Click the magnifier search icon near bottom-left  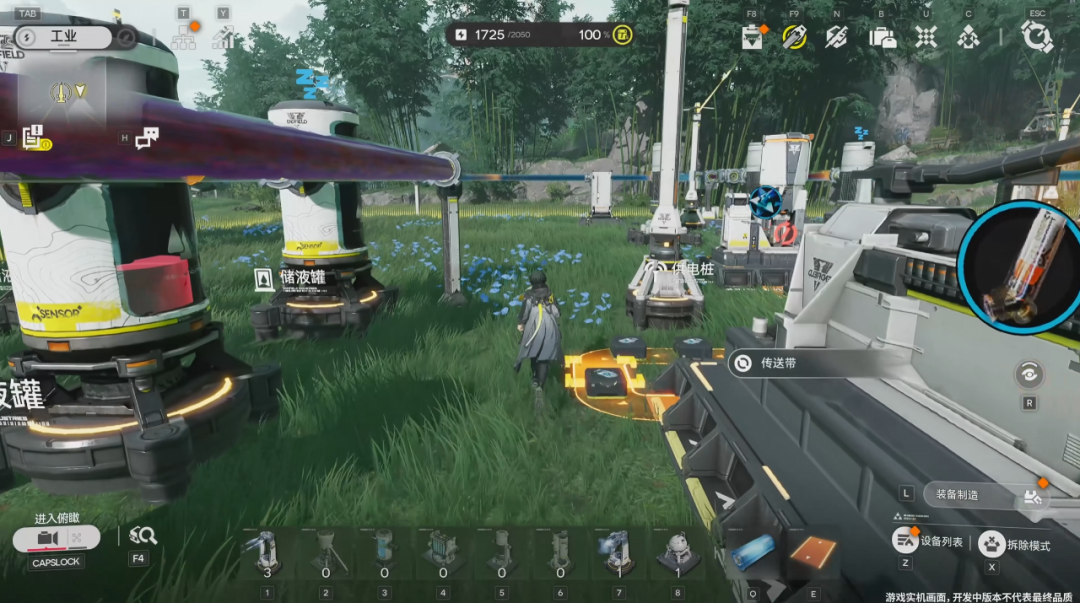tap(143, 536)
